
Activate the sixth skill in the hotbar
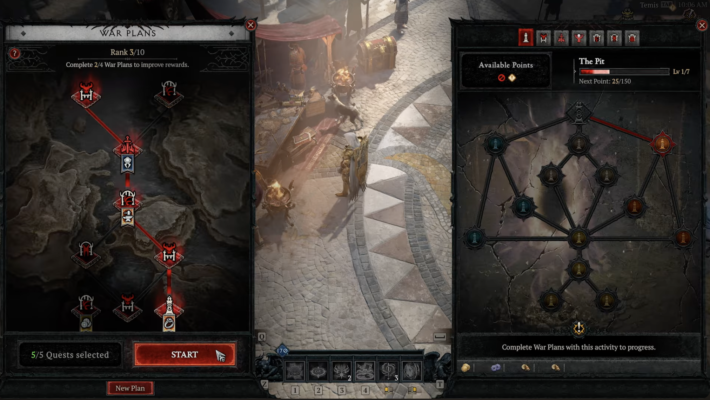click(x=411, y=370)
